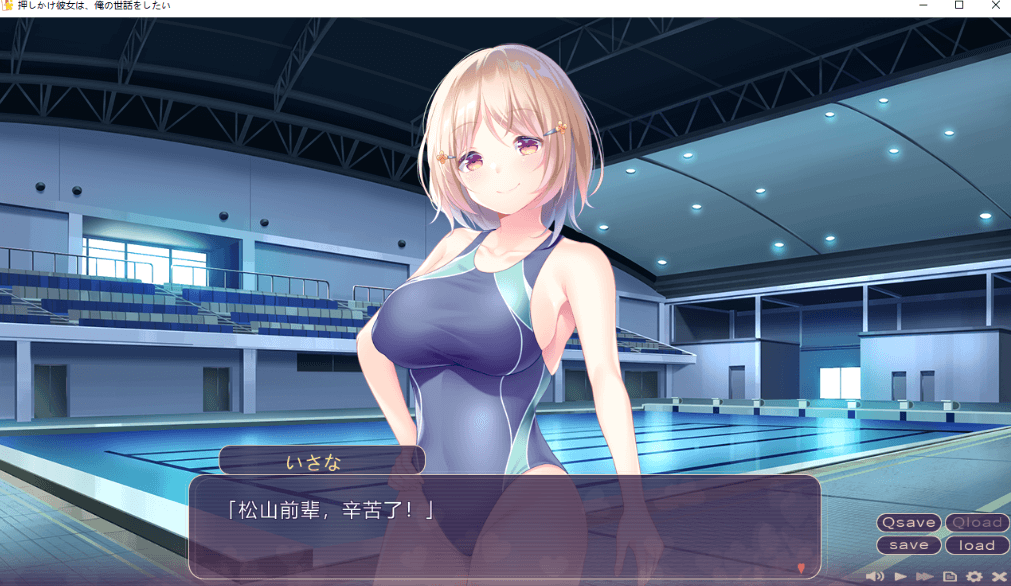Screen dimensions: 1011x586
Task: Replay the voice with the speaker icon
Action: [875, 577]
